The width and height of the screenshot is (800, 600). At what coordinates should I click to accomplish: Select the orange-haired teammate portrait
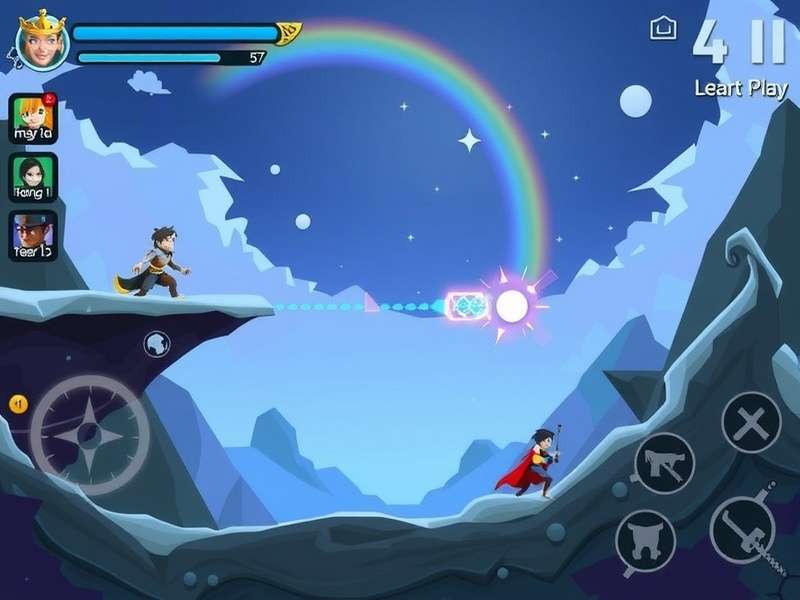click(x=33, y=119)
